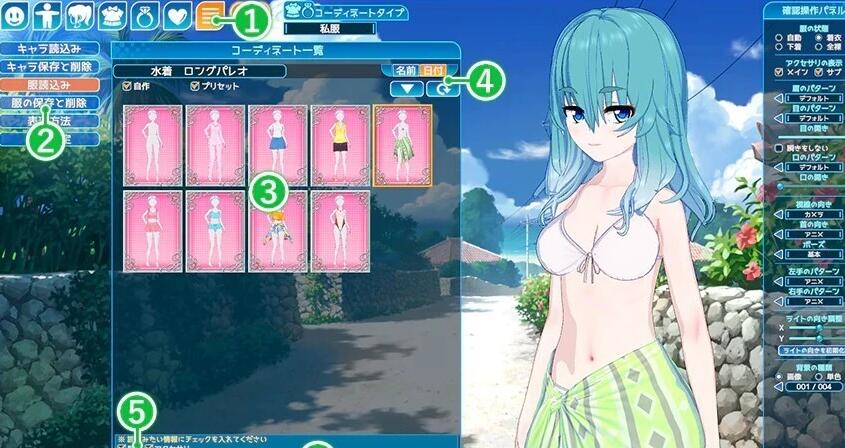Viewport: 845px width, 448px height.
Task: Select the heart personality icon
Action: point(176,16)
